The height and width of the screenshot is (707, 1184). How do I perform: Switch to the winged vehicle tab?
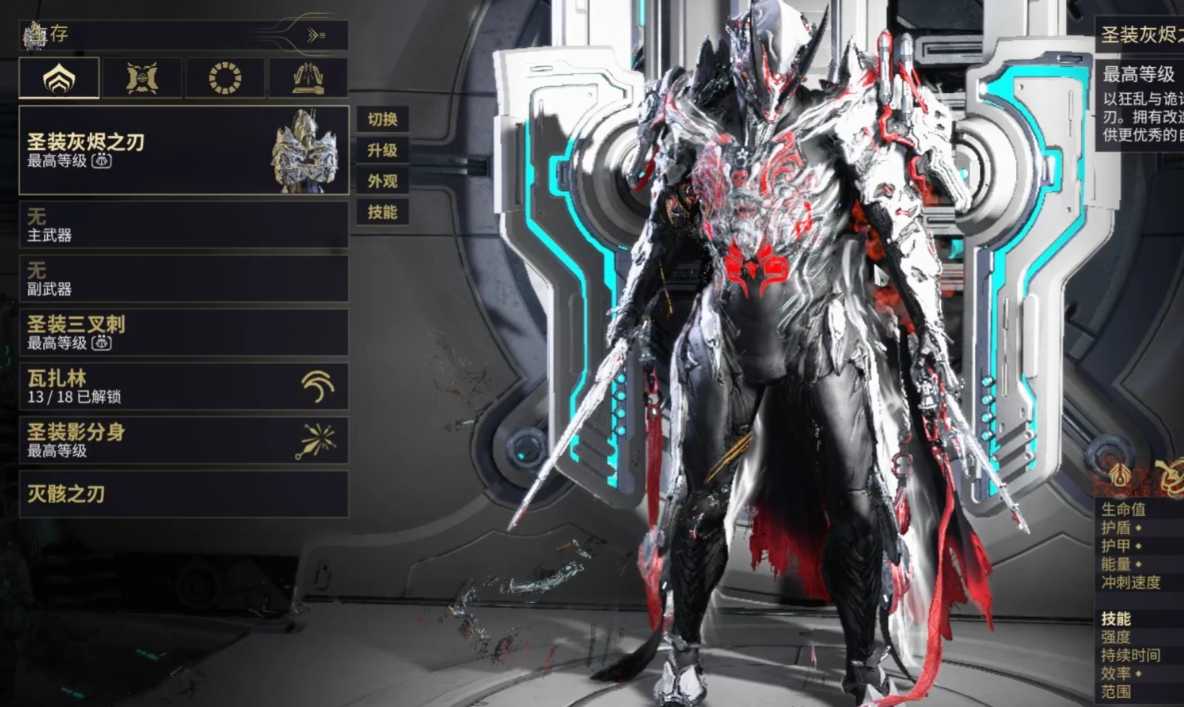[307, 78]
